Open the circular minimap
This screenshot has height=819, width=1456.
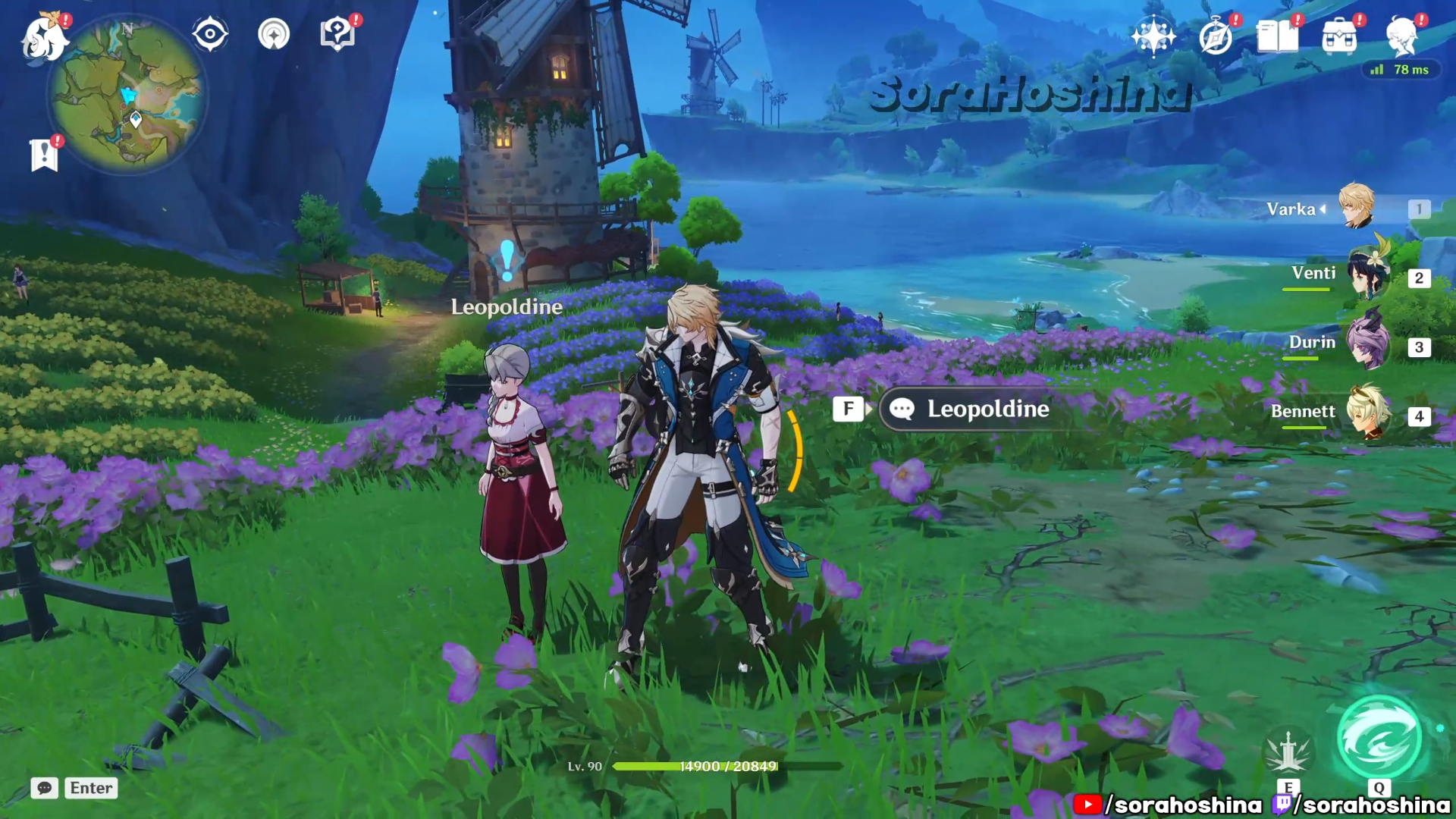point(127,96)
